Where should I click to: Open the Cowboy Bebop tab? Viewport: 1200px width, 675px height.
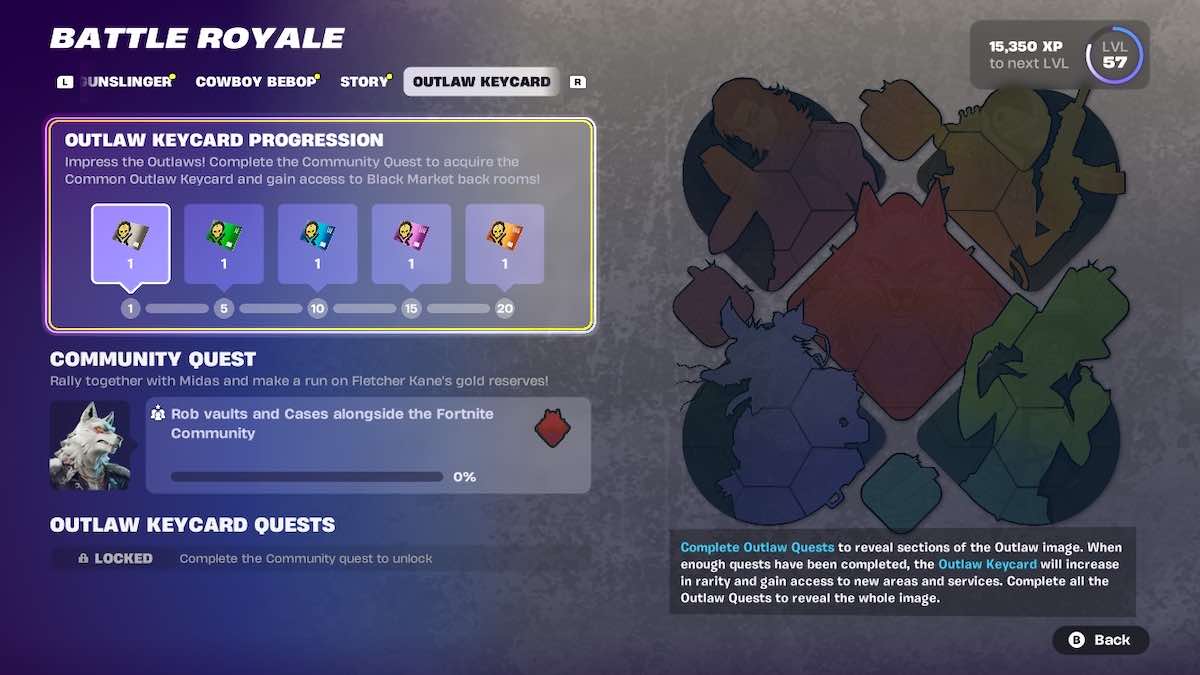coord(256,82)
